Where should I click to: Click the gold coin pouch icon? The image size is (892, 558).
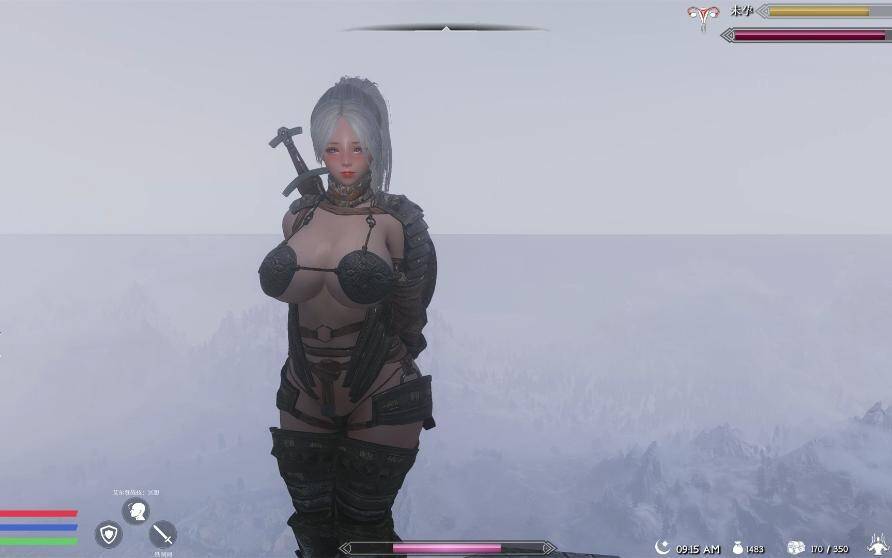[736, 548]
